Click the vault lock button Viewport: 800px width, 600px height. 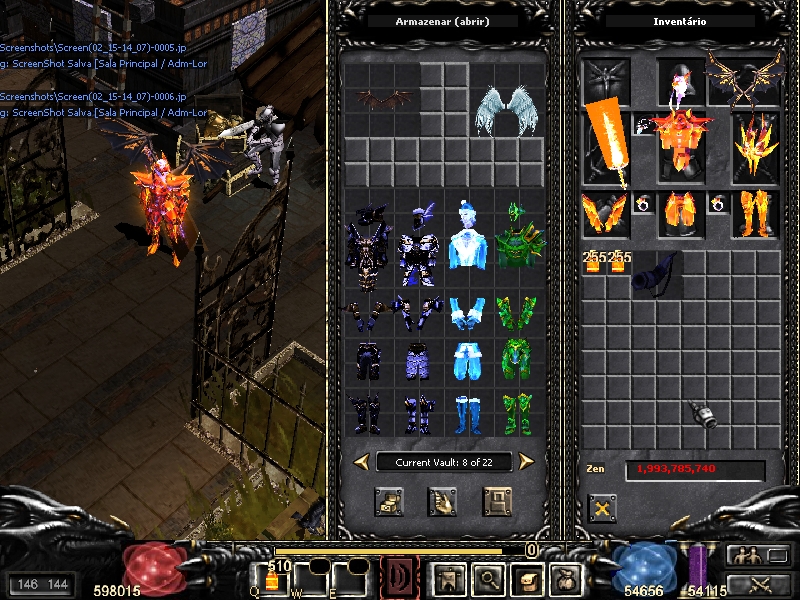pos(497,501)
